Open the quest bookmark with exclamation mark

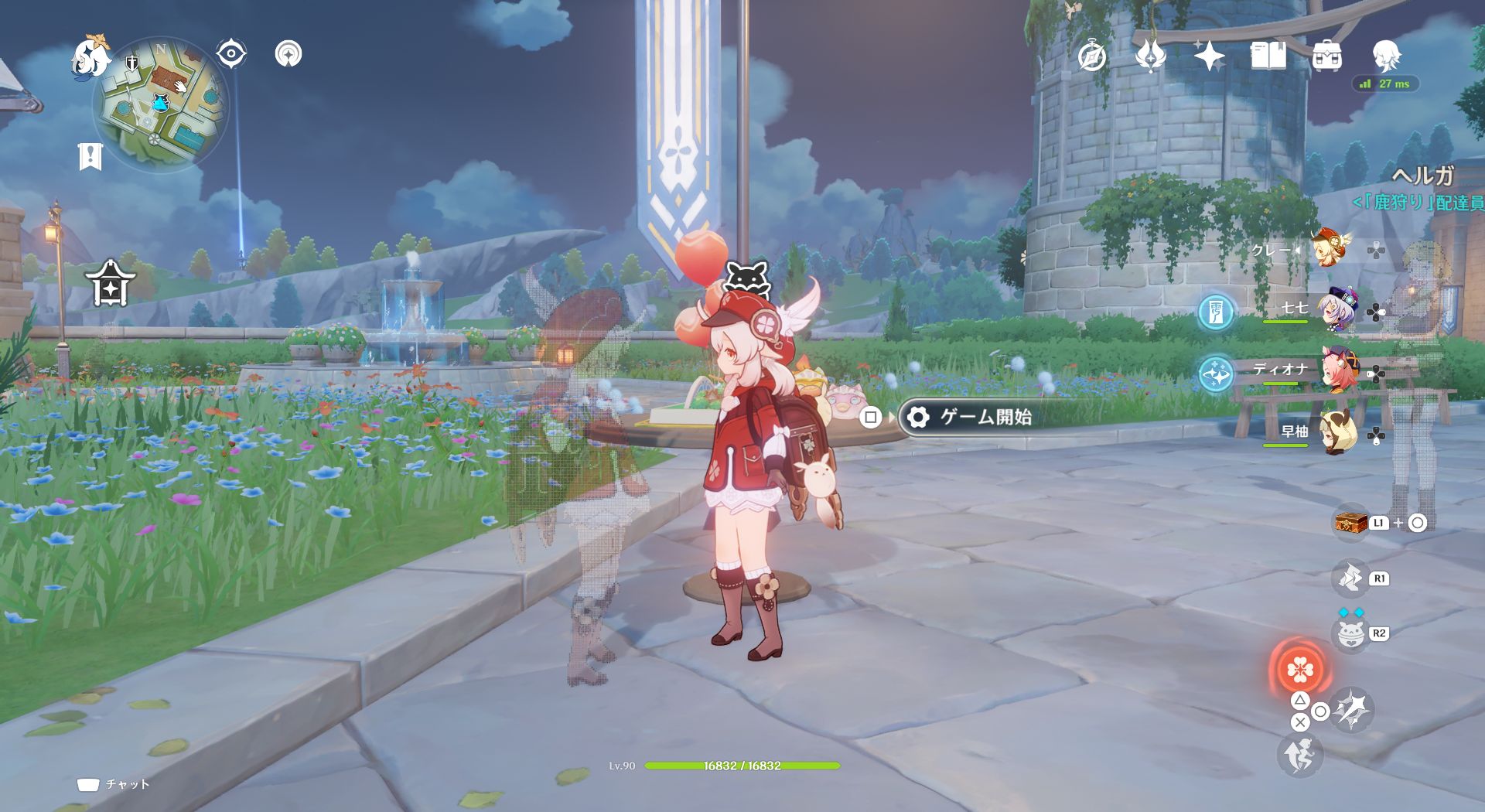90,156
